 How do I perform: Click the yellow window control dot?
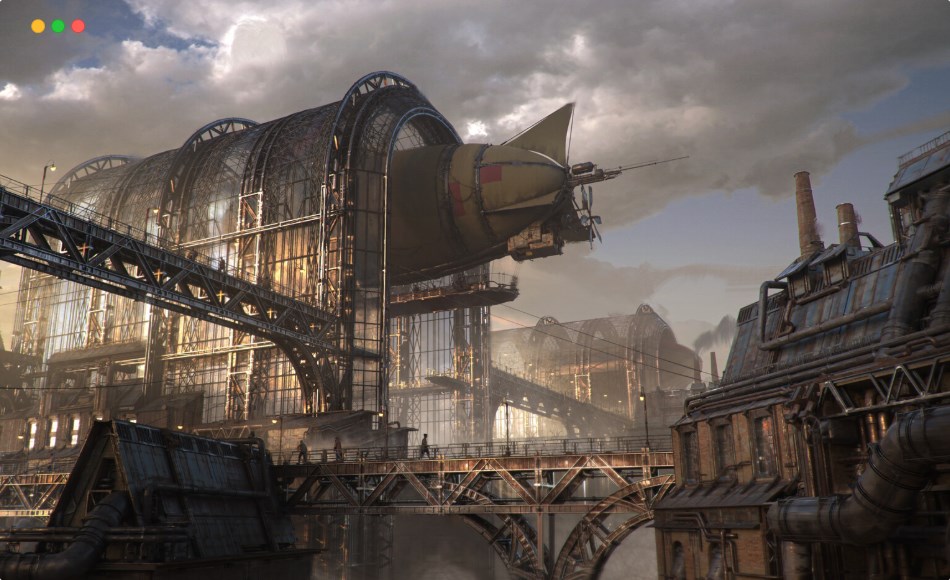38,26
